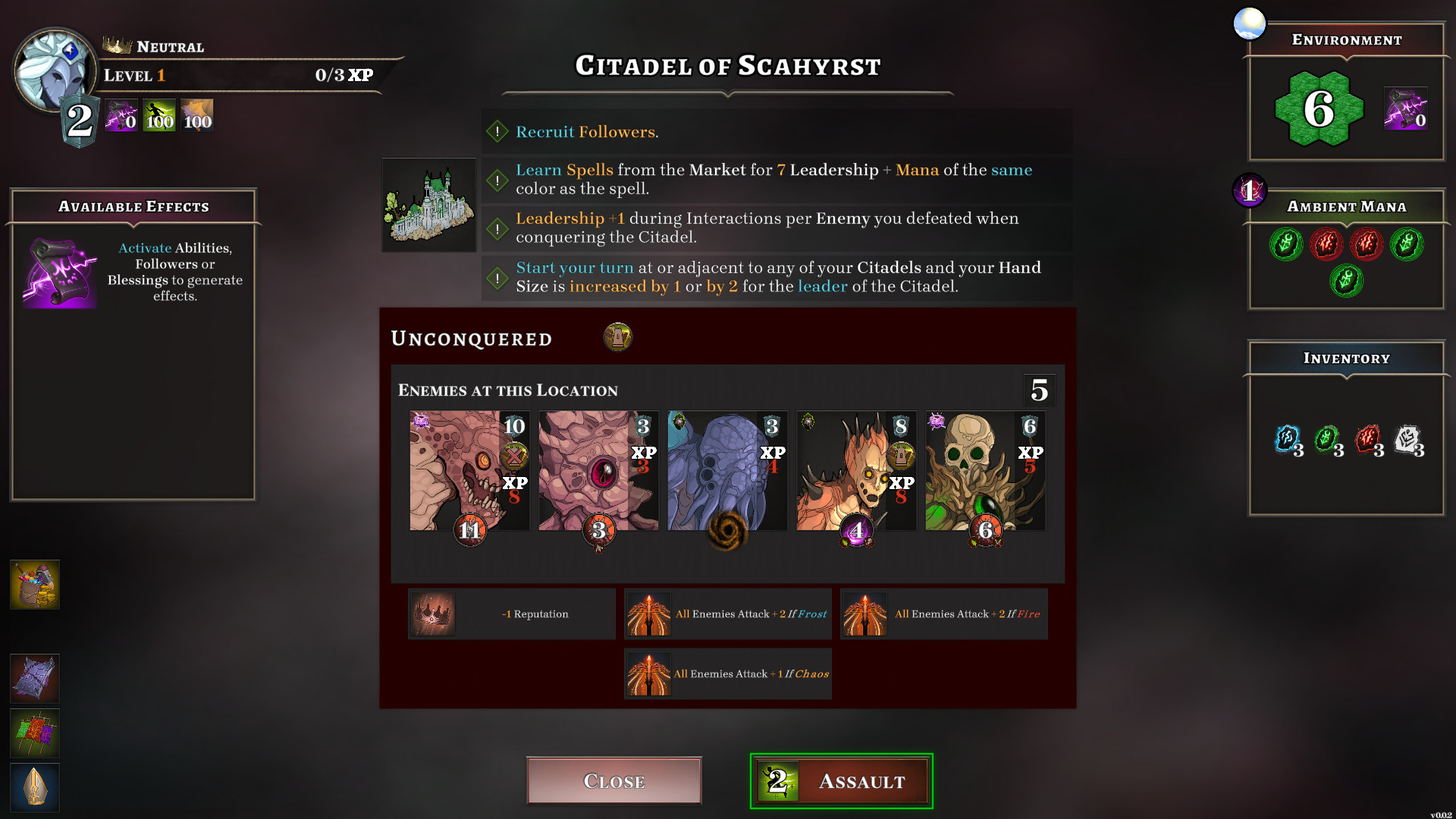The height and width of the screenshot is (819, 1456).
Task: Click the blue mana shard in the Inventory
Action: click(x=1288, y=440)
